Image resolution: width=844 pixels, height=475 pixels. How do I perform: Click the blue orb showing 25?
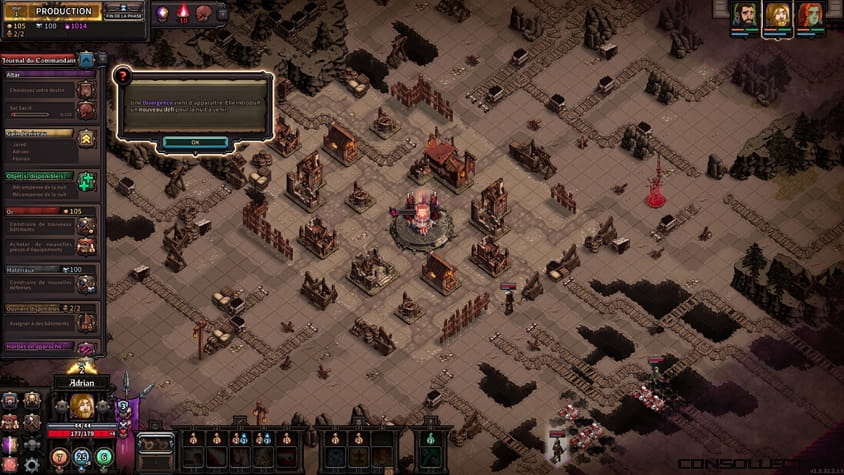81,457
